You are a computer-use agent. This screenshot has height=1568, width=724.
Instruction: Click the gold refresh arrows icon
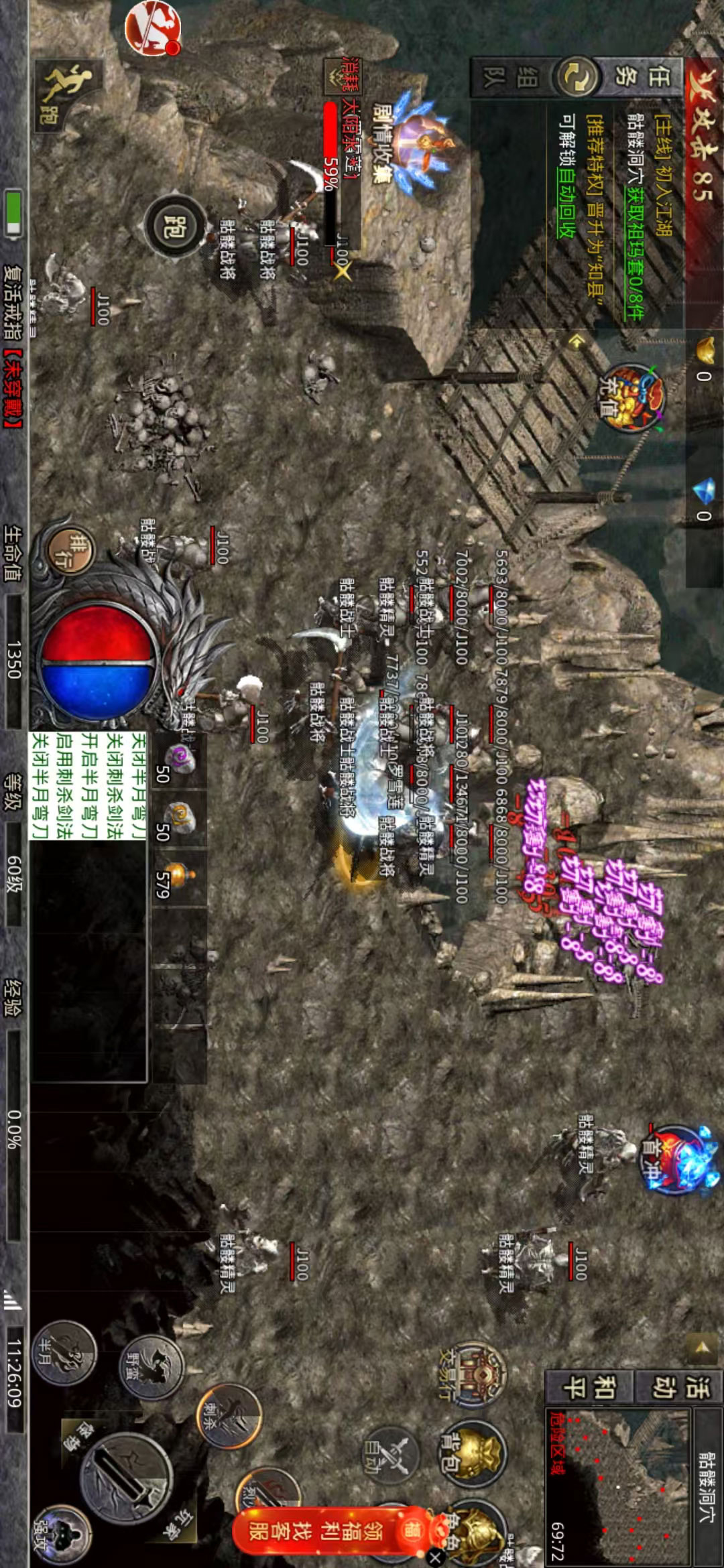point(575,76)
